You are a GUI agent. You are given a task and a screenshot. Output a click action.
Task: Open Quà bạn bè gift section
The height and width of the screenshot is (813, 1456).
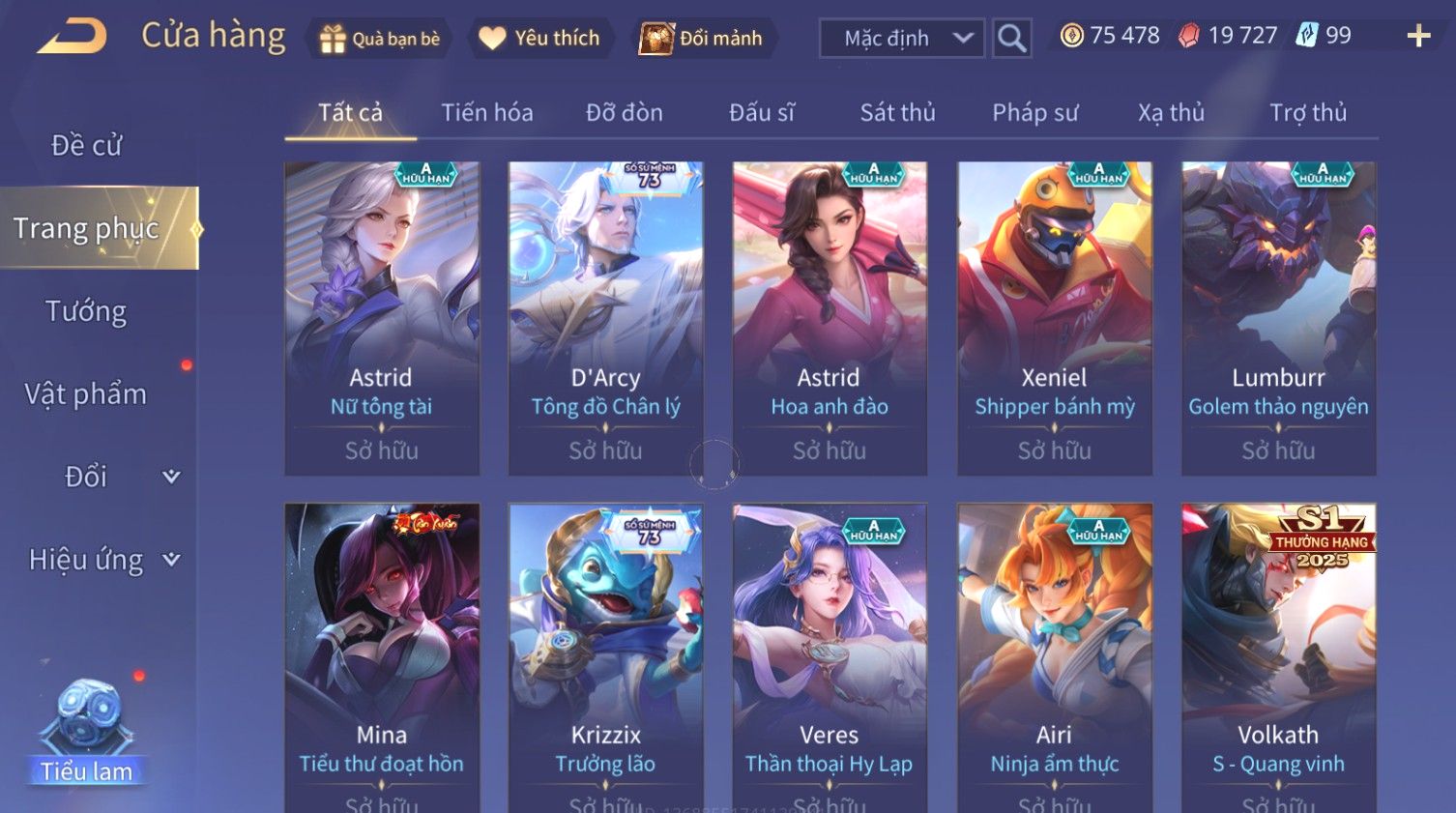pyautogui.click(x=380, y=39)
